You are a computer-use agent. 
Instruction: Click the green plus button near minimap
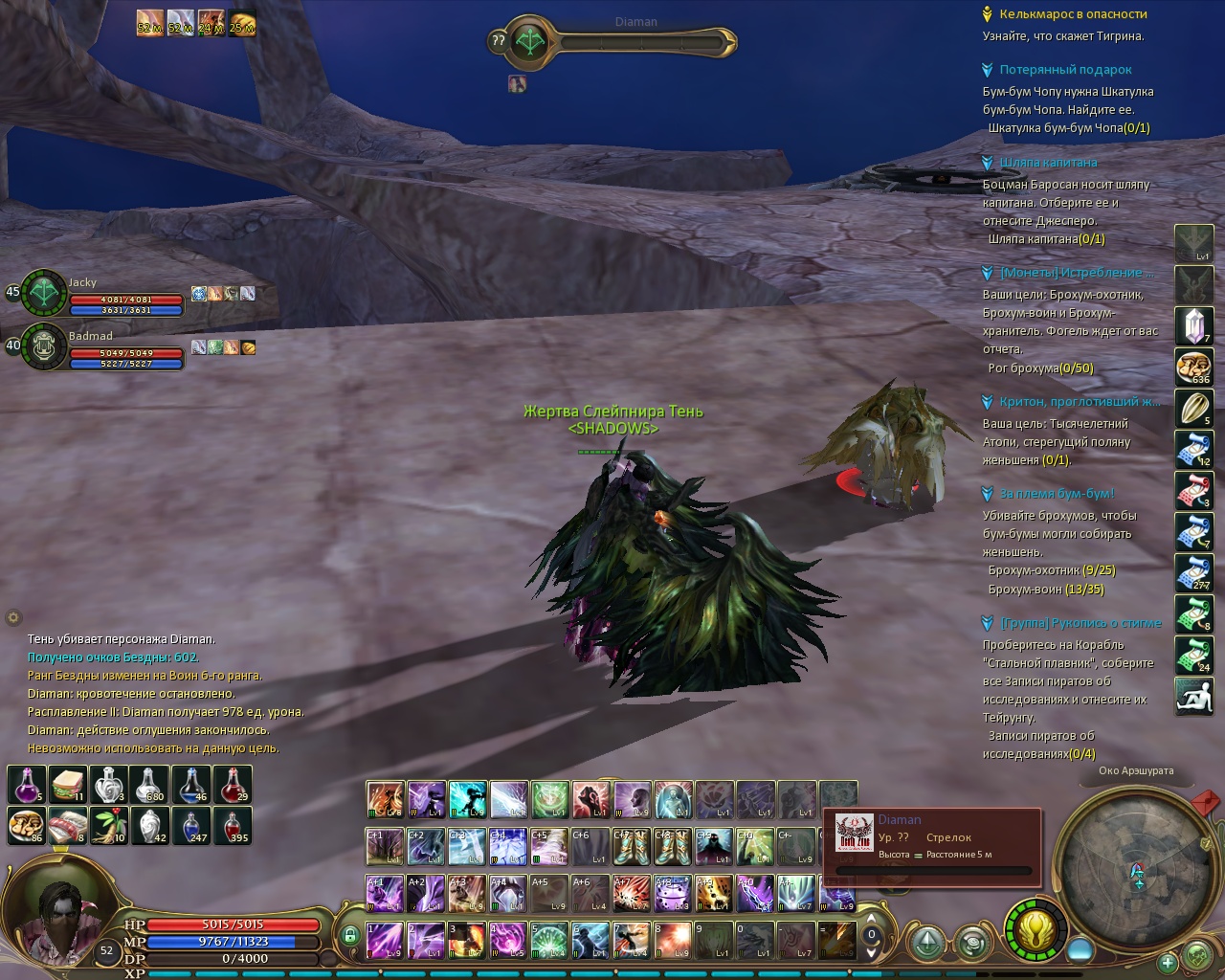pyautogui.click(x=1167, y=962)
